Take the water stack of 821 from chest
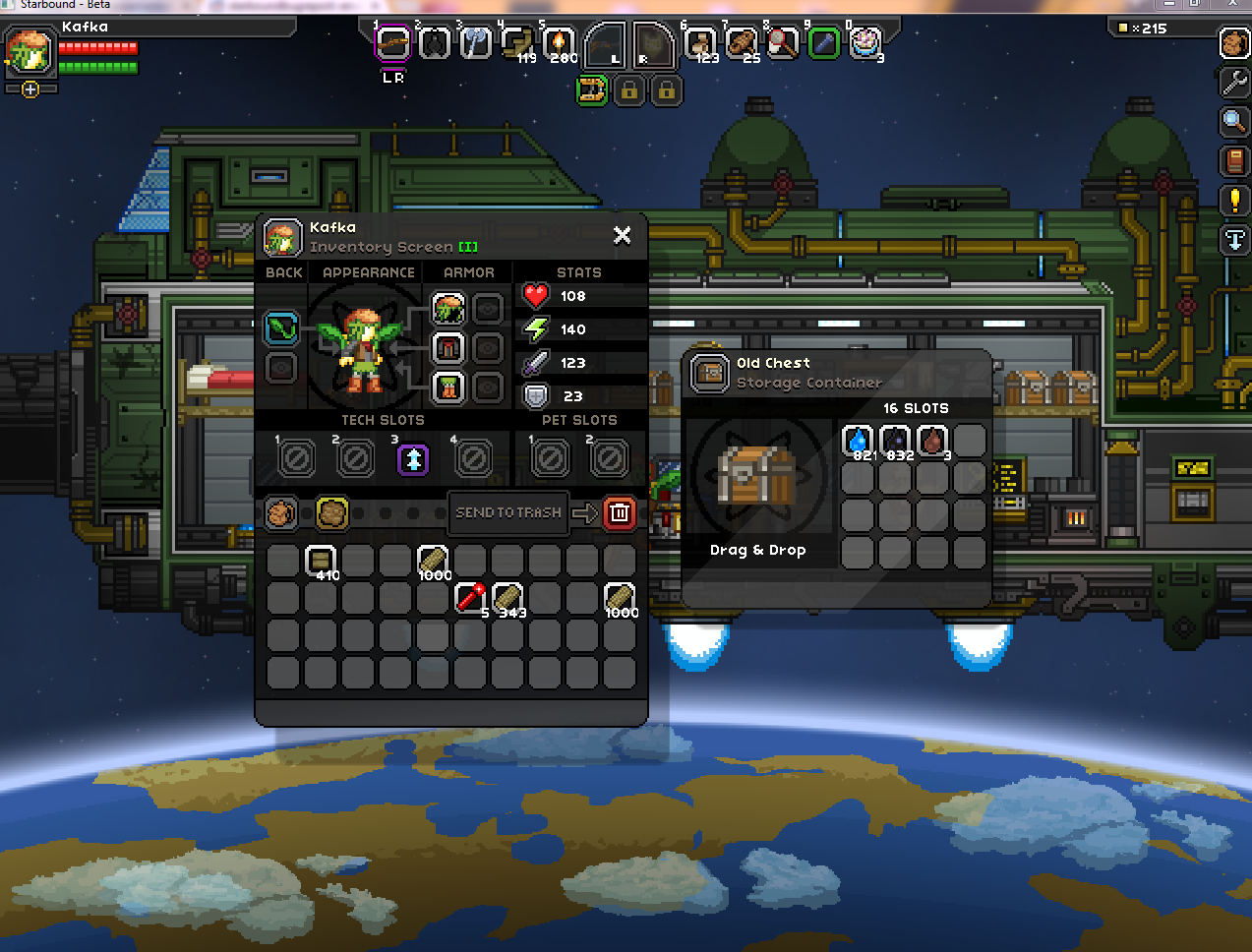 [x=858, y=441]
